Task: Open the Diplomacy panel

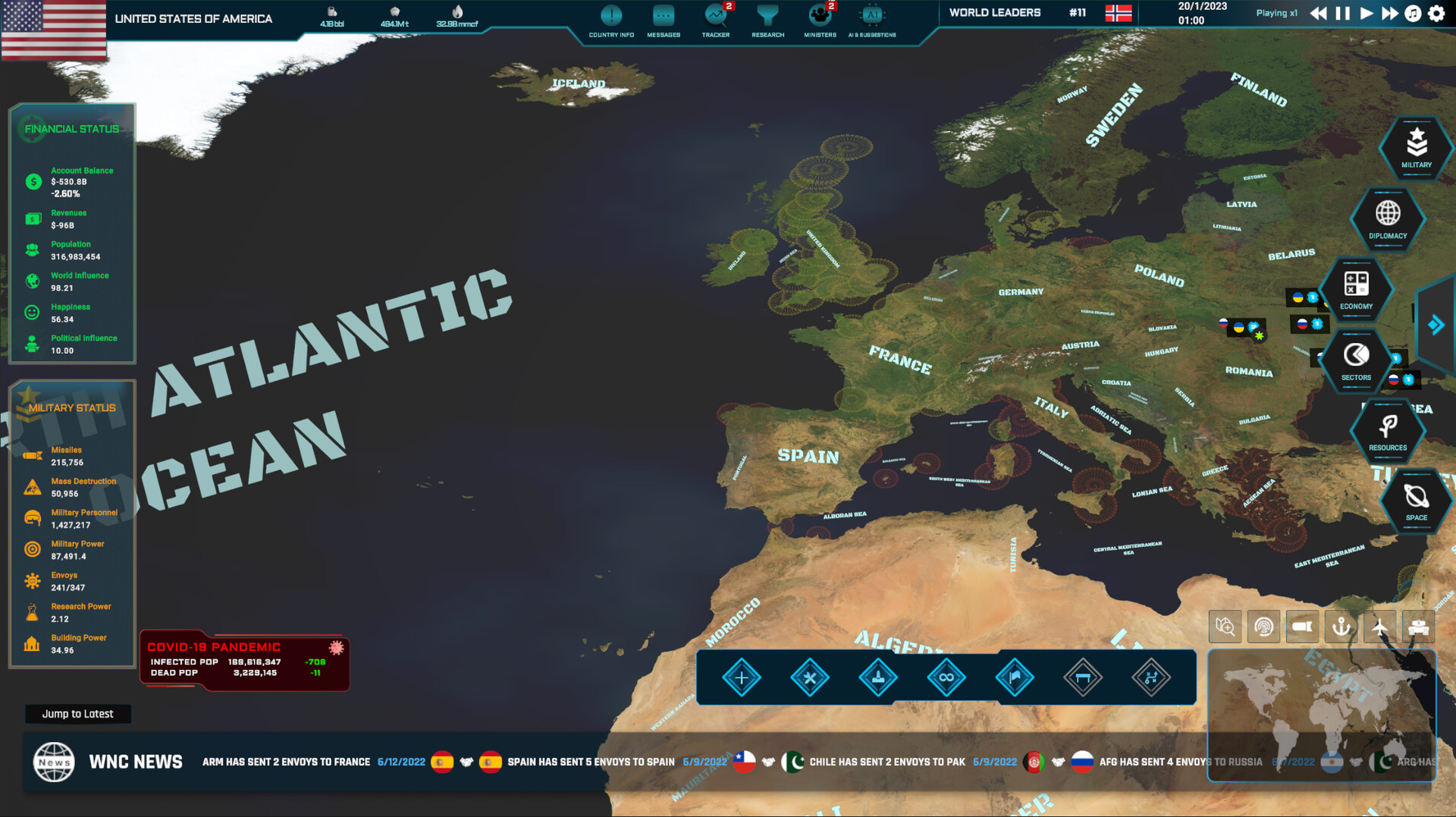Action: point(1387,220)
